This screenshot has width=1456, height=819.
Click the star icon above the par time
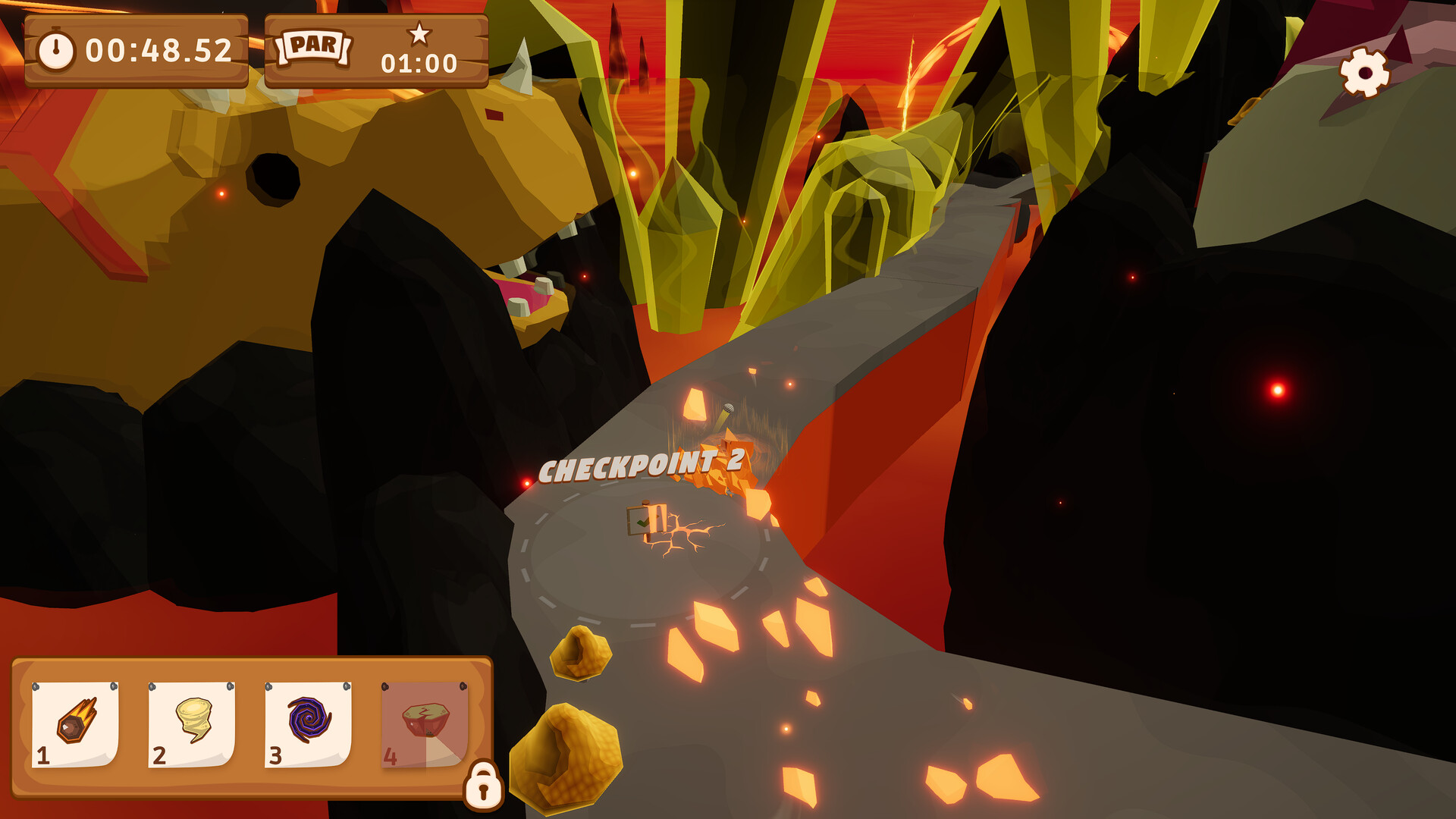point(420,33)
